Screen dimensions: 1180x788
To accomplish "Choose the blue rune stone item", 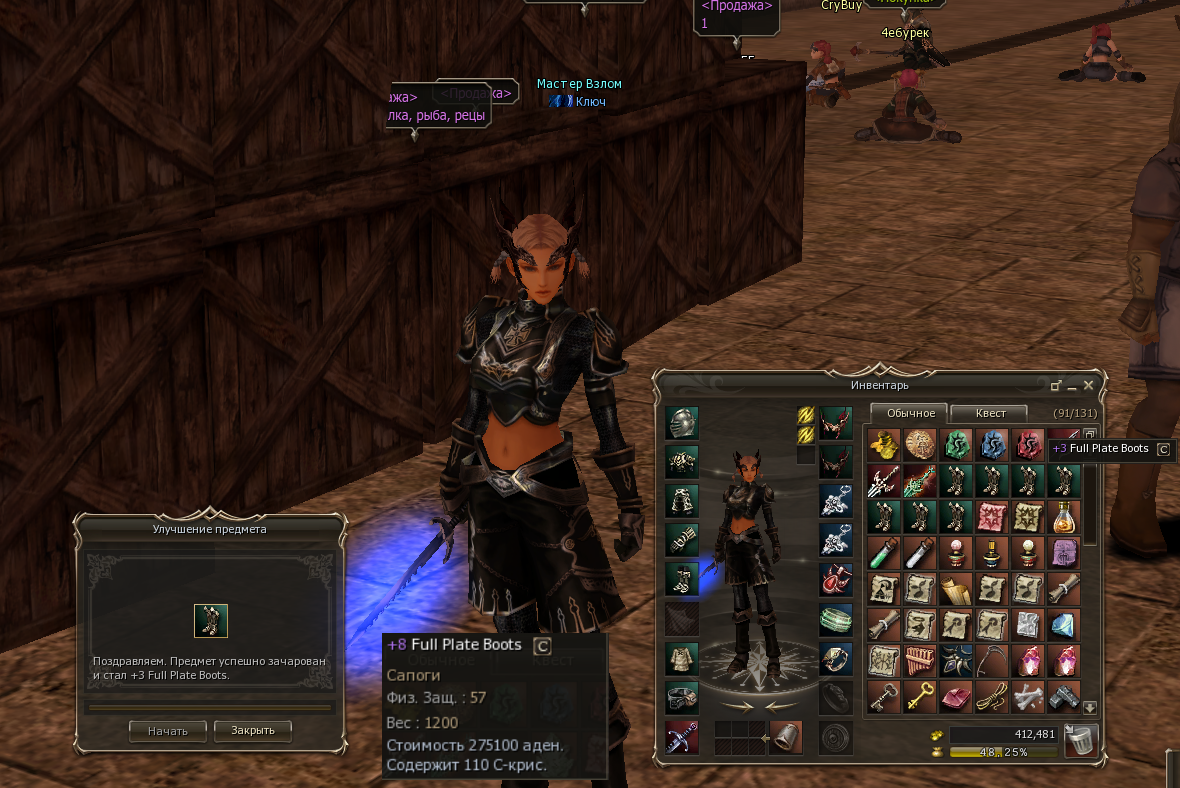I will 992,443.
